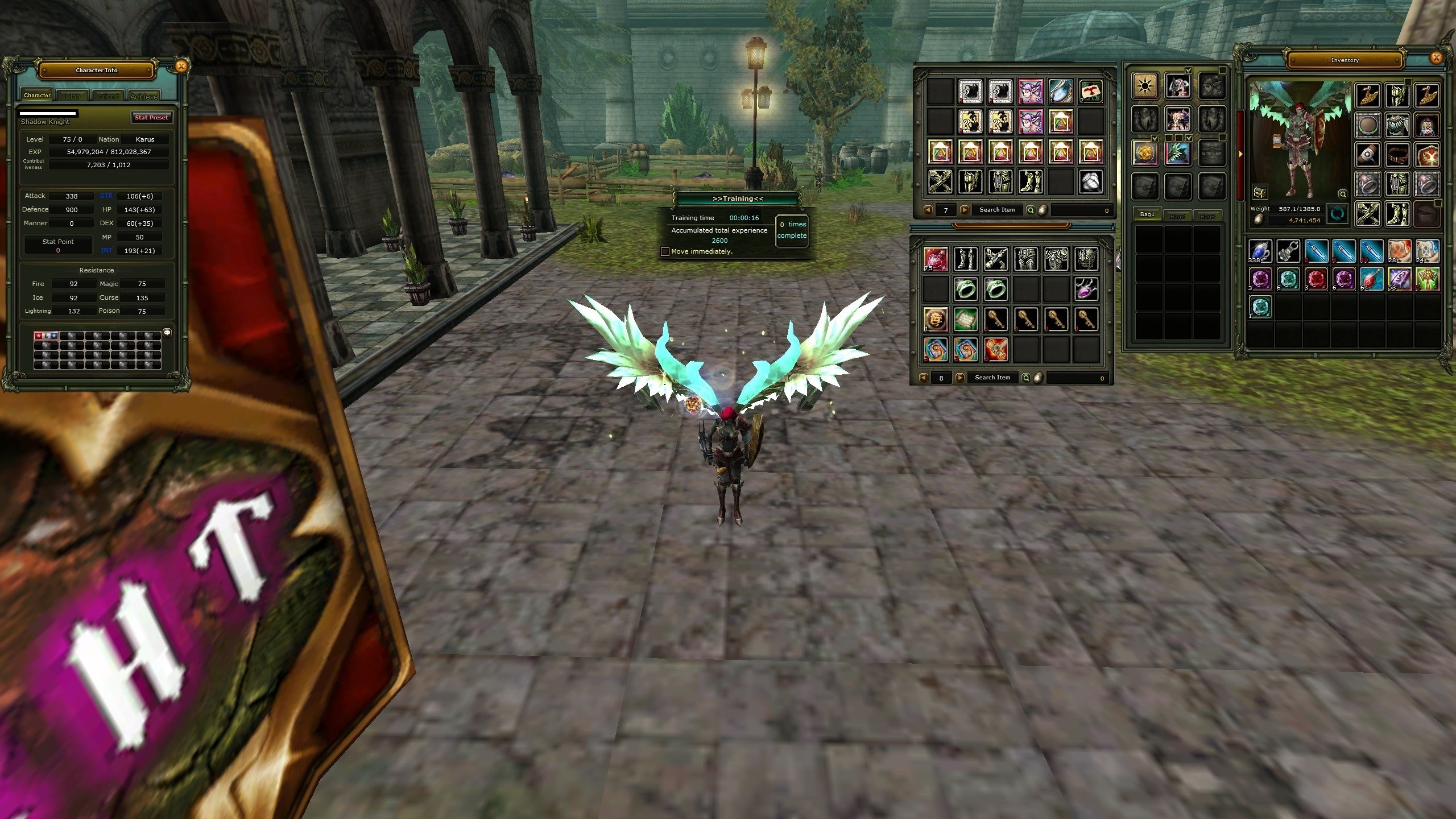Choose the red heart potion stack of 75
The height and width of the screenshot is (819, 1456).
pyautogui.click(x=936, y=259)
